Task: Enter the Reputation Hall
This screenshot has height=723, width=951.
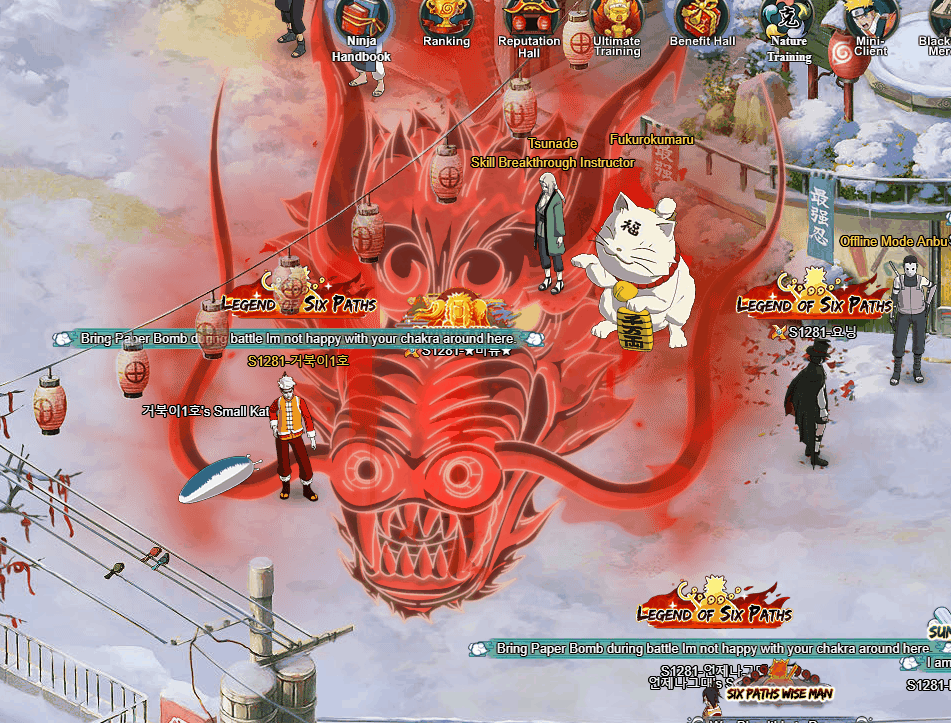Action: coord(529,18)
